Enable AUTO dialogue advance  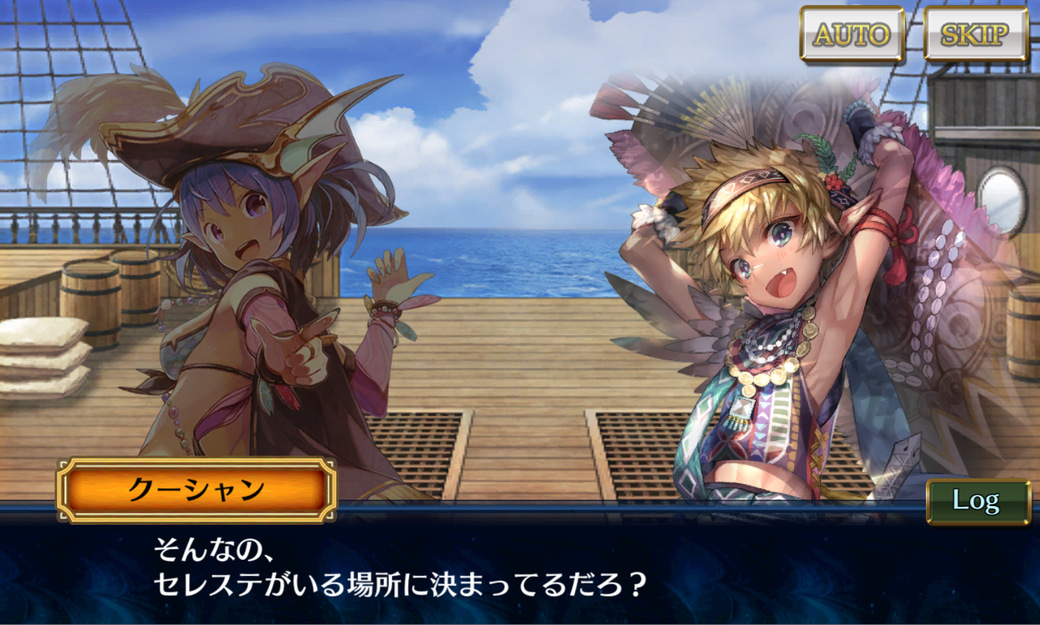852,35
